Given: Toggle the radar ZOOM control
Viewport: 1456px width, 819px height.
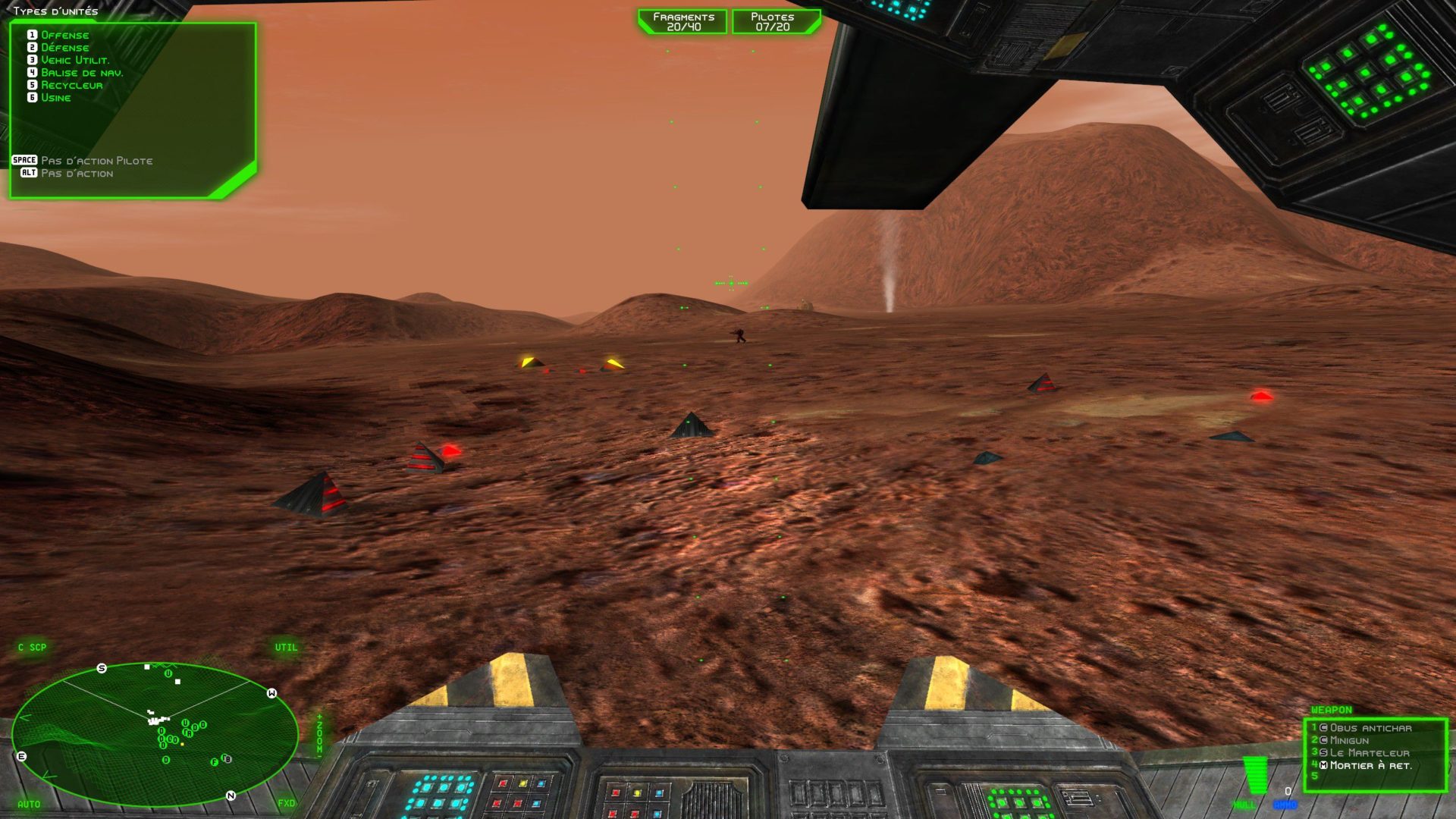Looking at the screenshot, I should click(x=319, y=733).
